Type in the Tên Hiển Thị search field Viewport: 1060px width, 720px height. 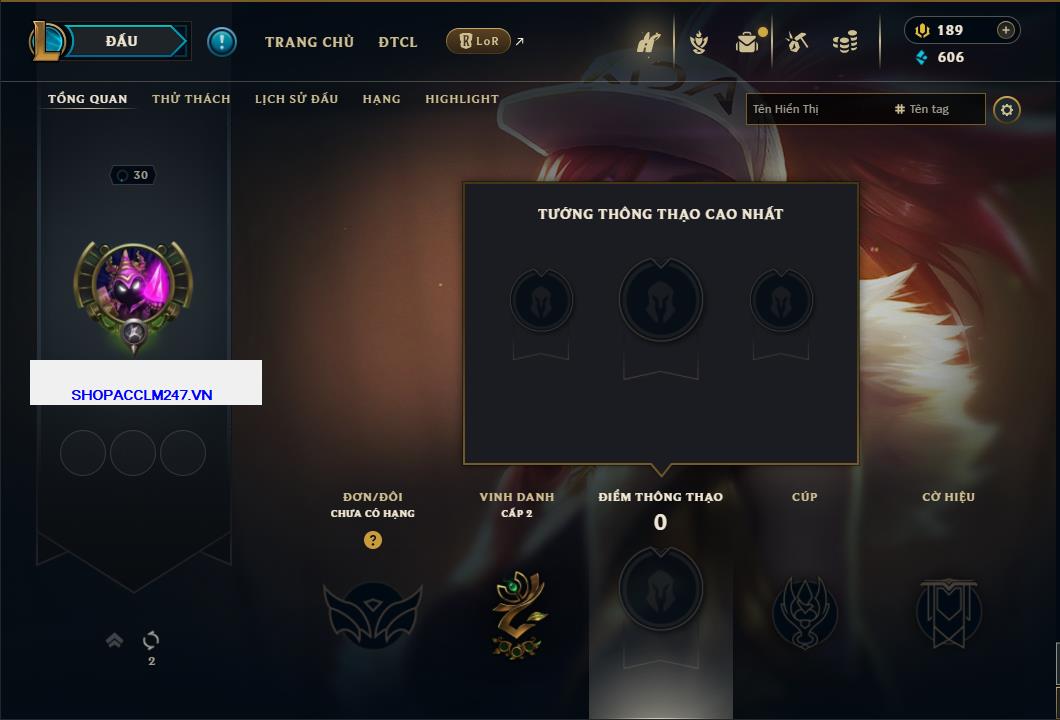(815, 109)
